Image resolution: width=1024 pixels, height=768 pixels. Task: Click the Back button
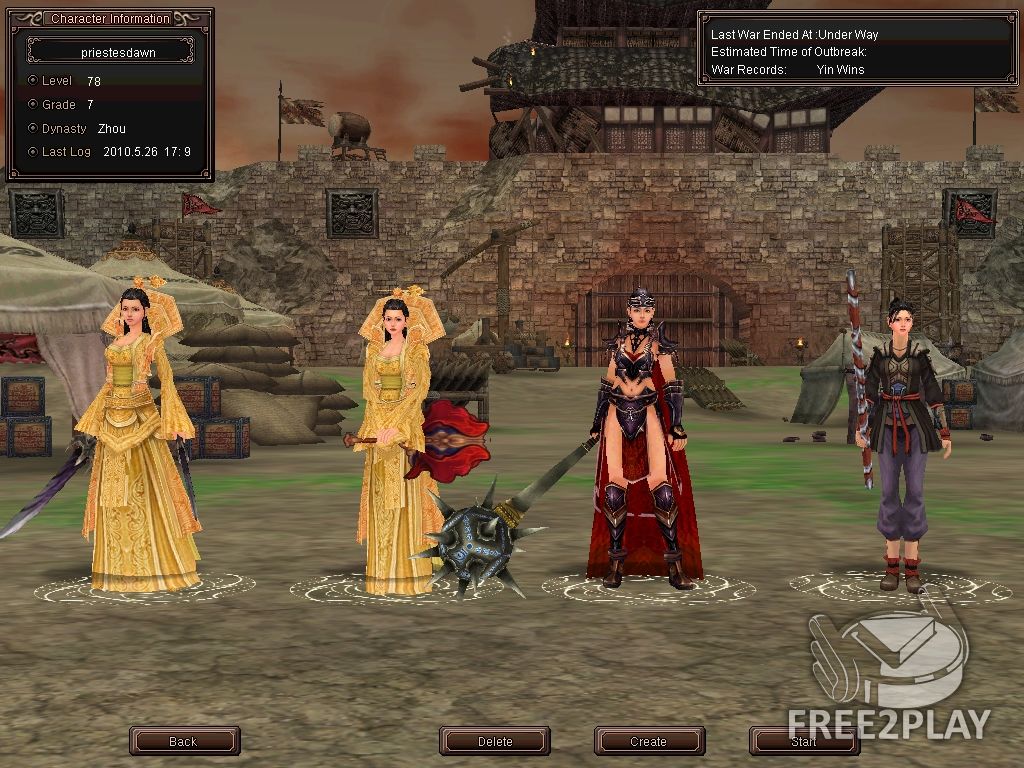coord(184,741)
